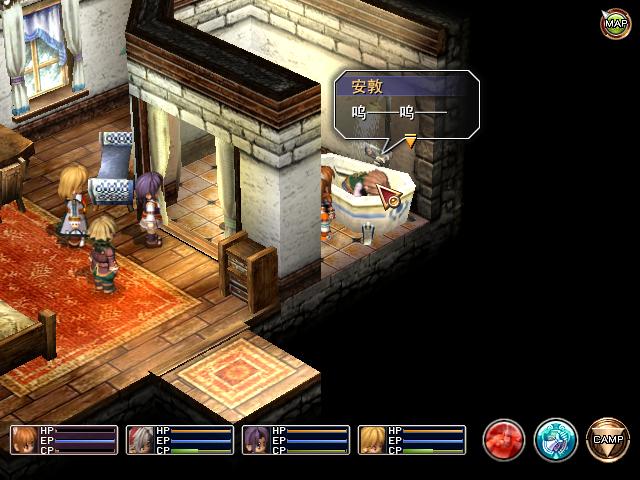Advance dialogue with the orange arrow

click(x=410, y=142)
